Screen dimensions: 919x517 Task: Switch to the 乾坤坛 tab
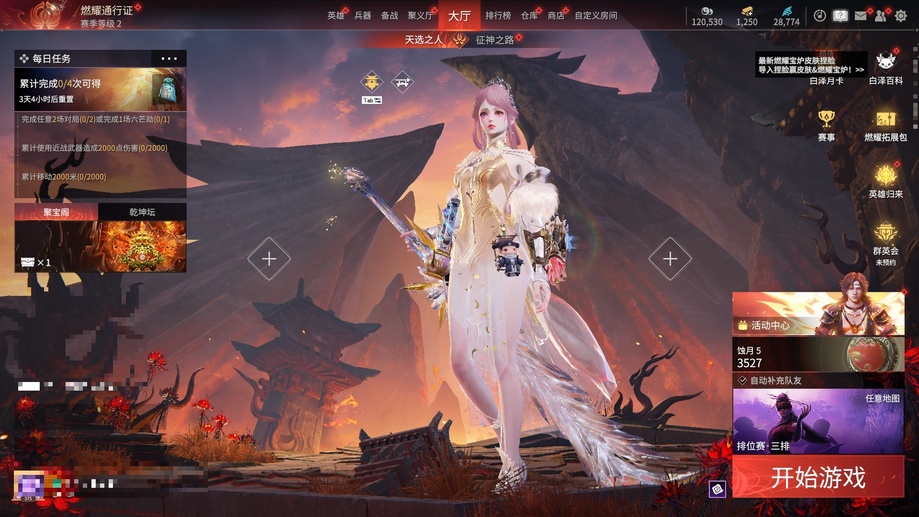(x=142, y=212)
